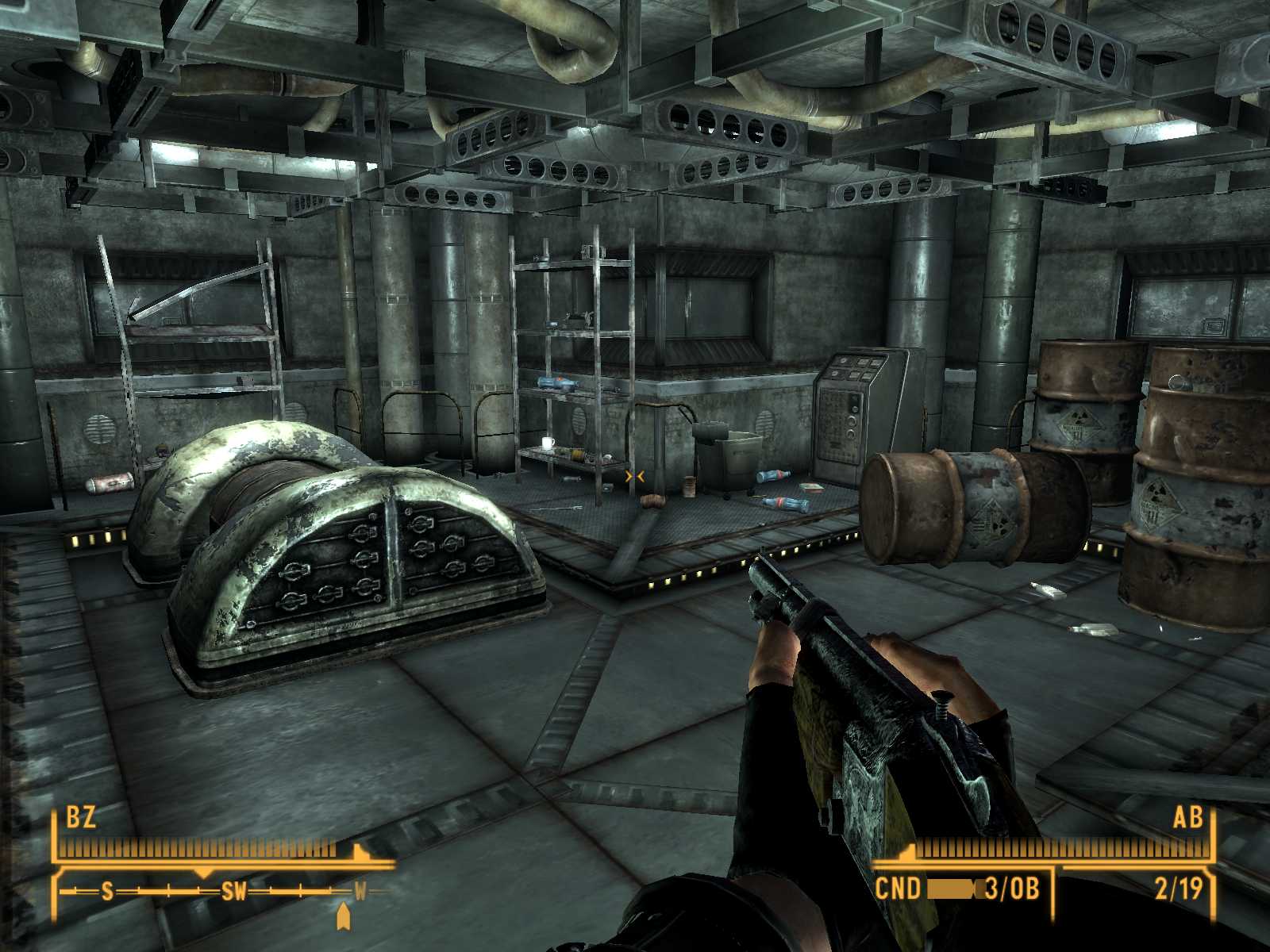Screen dimensions: 1270x952
Task: Select the arrow marker below the compass
Action: coord(343,916)
